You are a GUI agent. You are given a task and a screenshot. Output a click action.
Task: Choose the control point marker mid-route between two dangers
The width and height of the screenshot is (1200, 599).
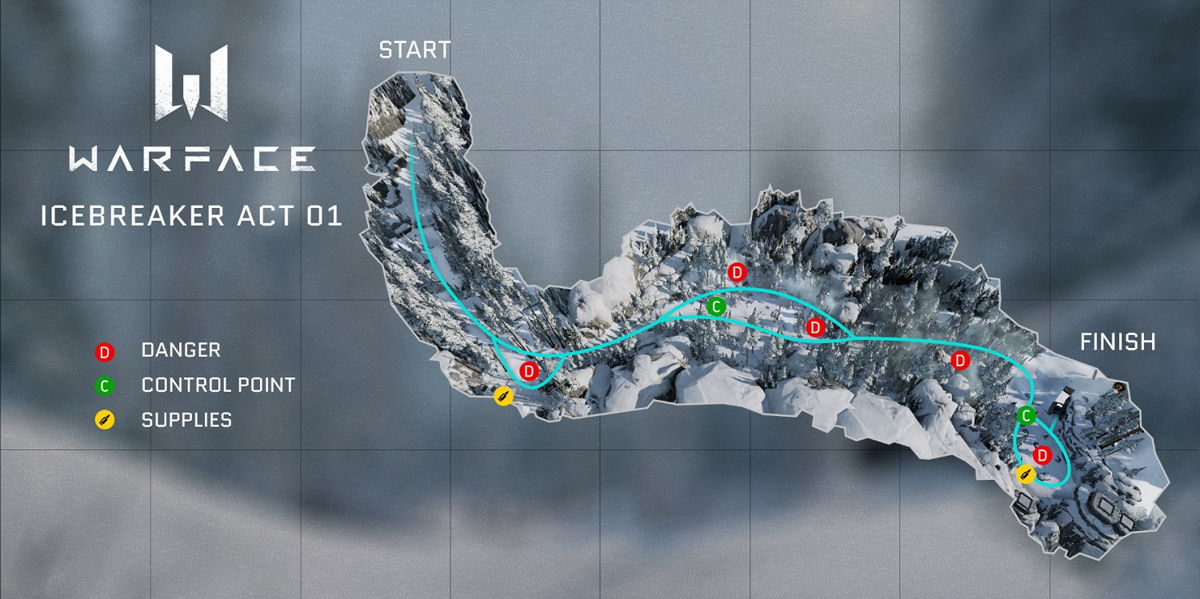(715, 307)
